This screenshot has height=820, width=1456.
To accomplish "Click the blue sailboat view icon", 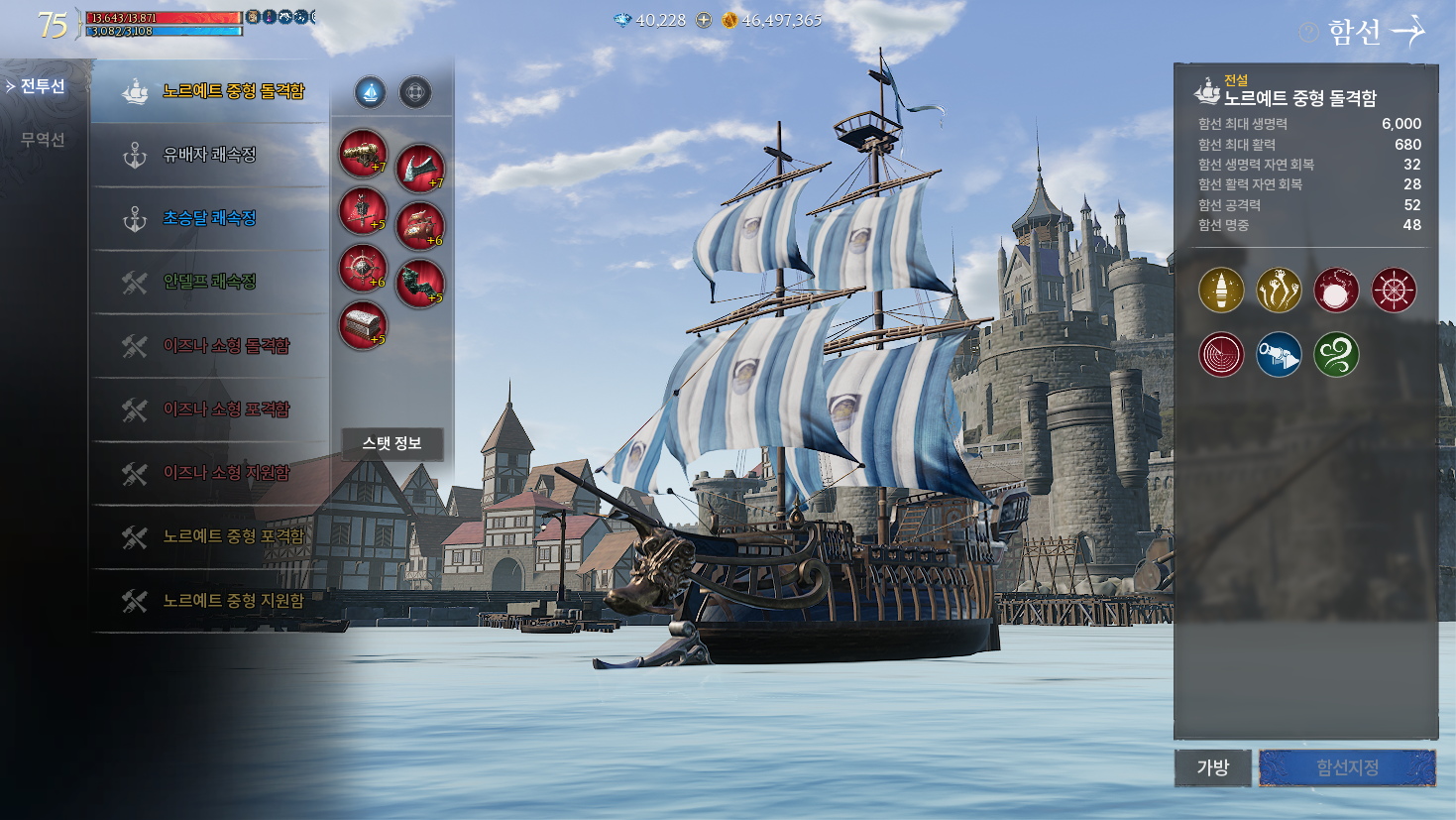I will 371,92.
